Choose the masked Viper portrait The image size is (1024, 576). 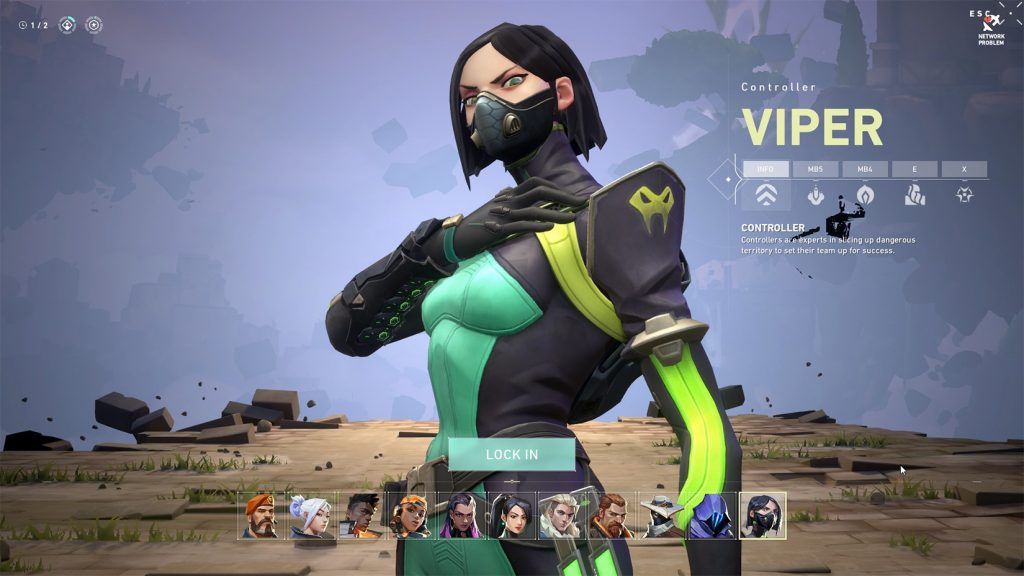(762, 515)
